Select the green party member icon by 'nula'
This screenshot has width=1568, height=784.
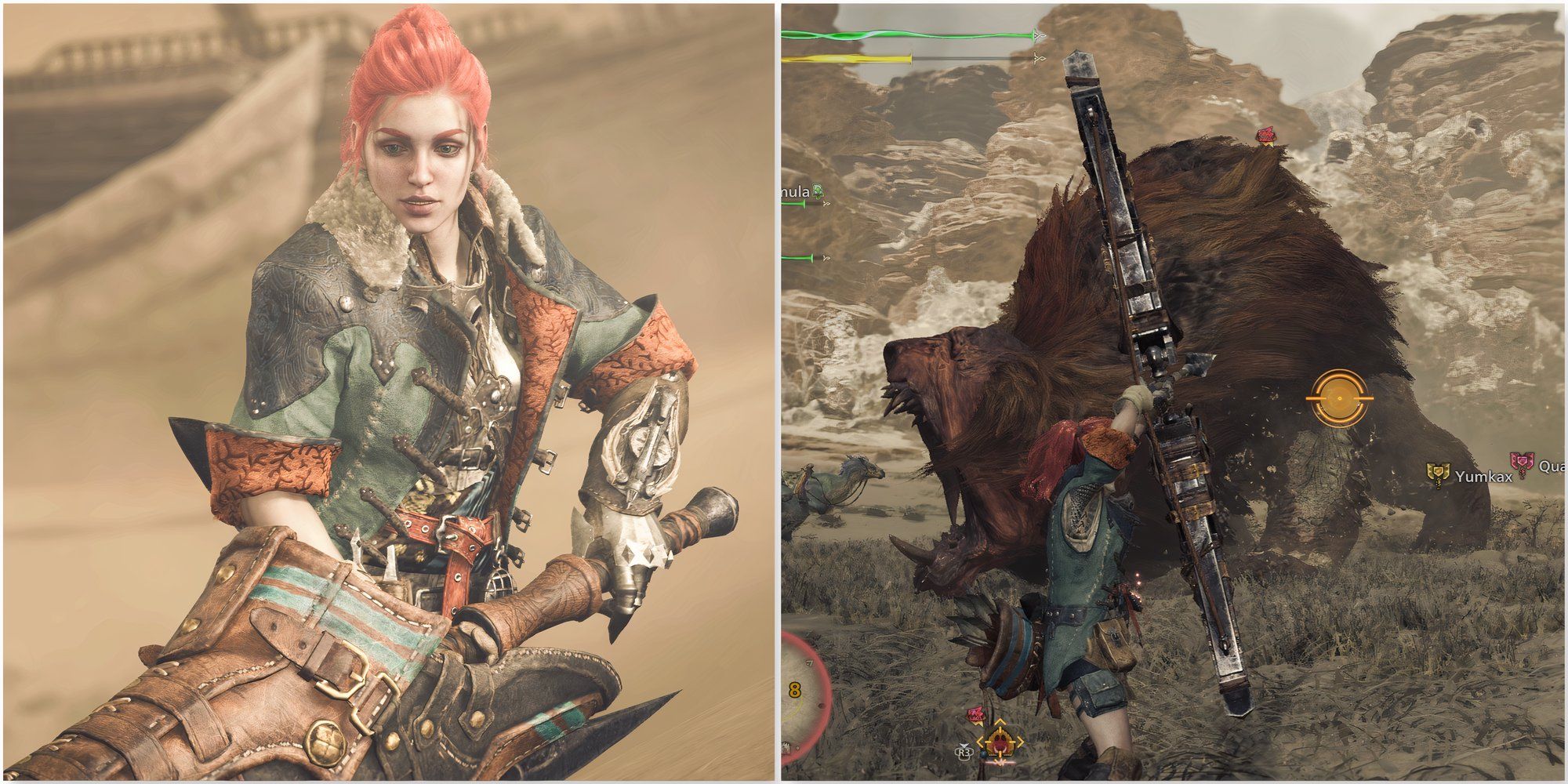(x=818, y=191)
